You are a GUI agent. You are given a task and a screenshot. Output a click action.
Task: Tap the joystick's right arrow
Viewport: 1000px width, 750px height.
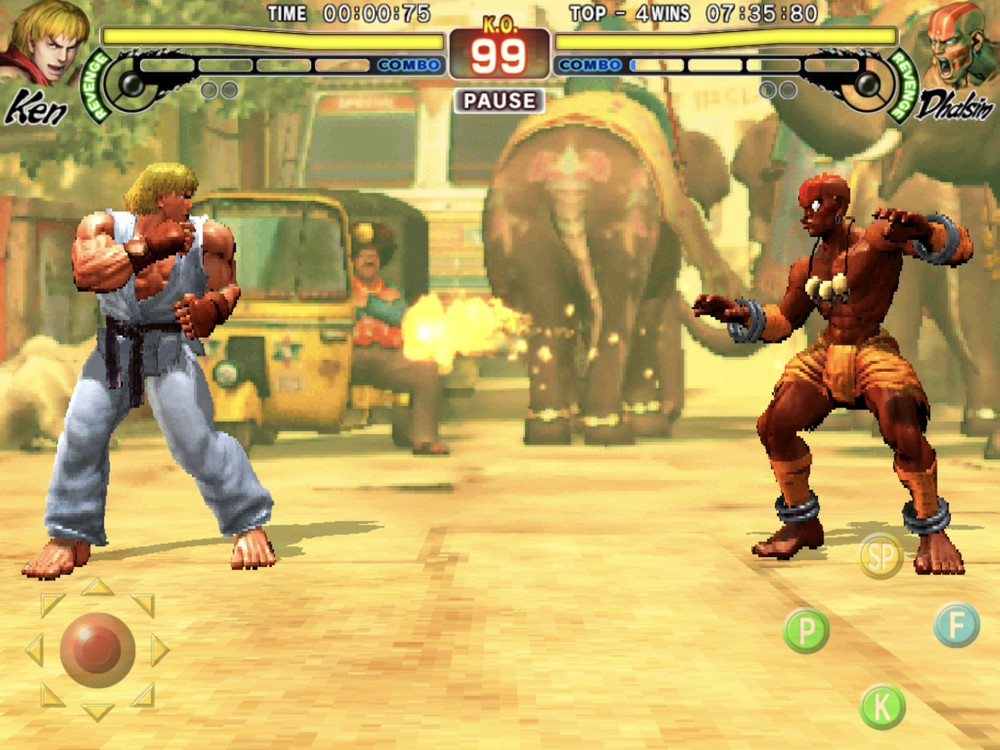tap(160, 650)
